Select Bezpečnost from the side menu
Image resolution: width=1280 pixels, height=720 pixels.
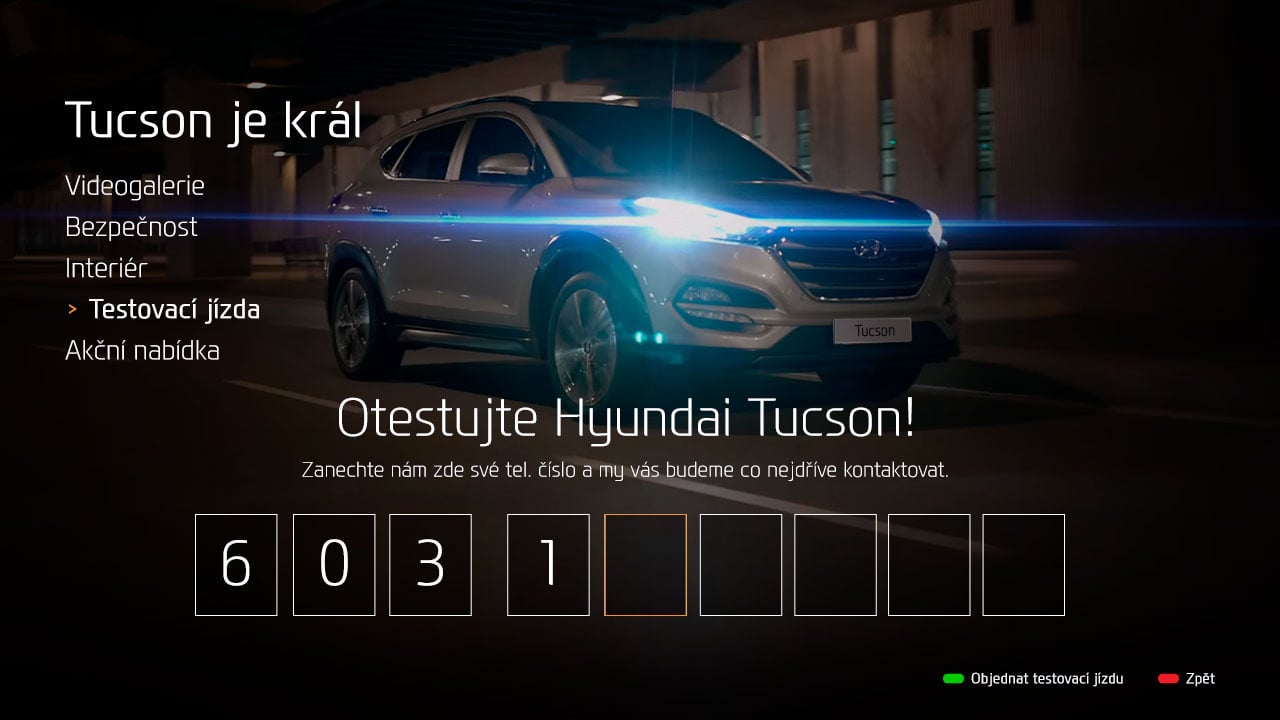[x=131, y=227]
